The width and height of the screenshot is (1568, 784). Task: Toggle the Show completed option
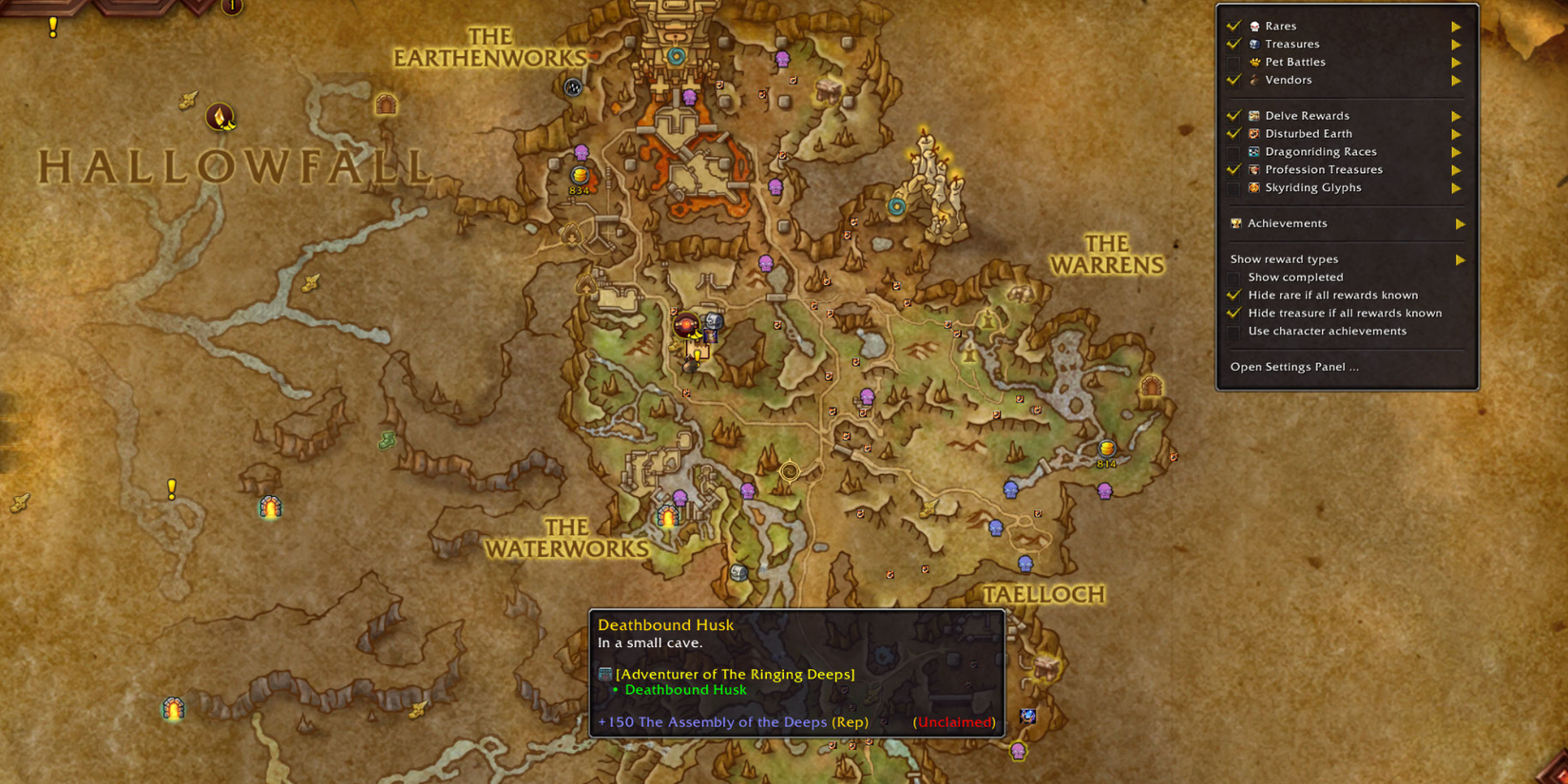click(x=1234, y=277)
